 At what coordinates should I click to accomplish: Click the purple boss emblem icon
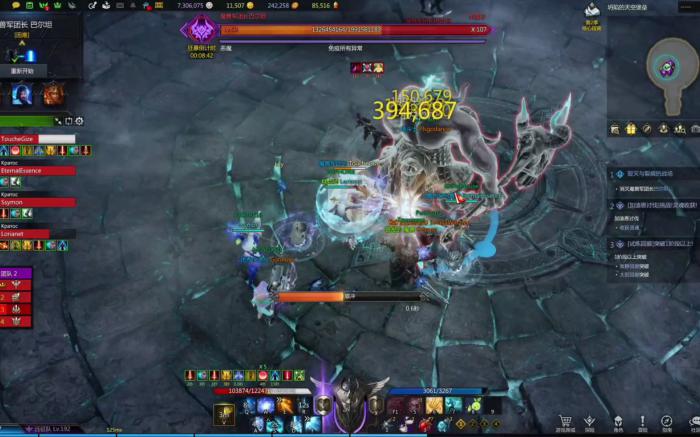[202, 27]
